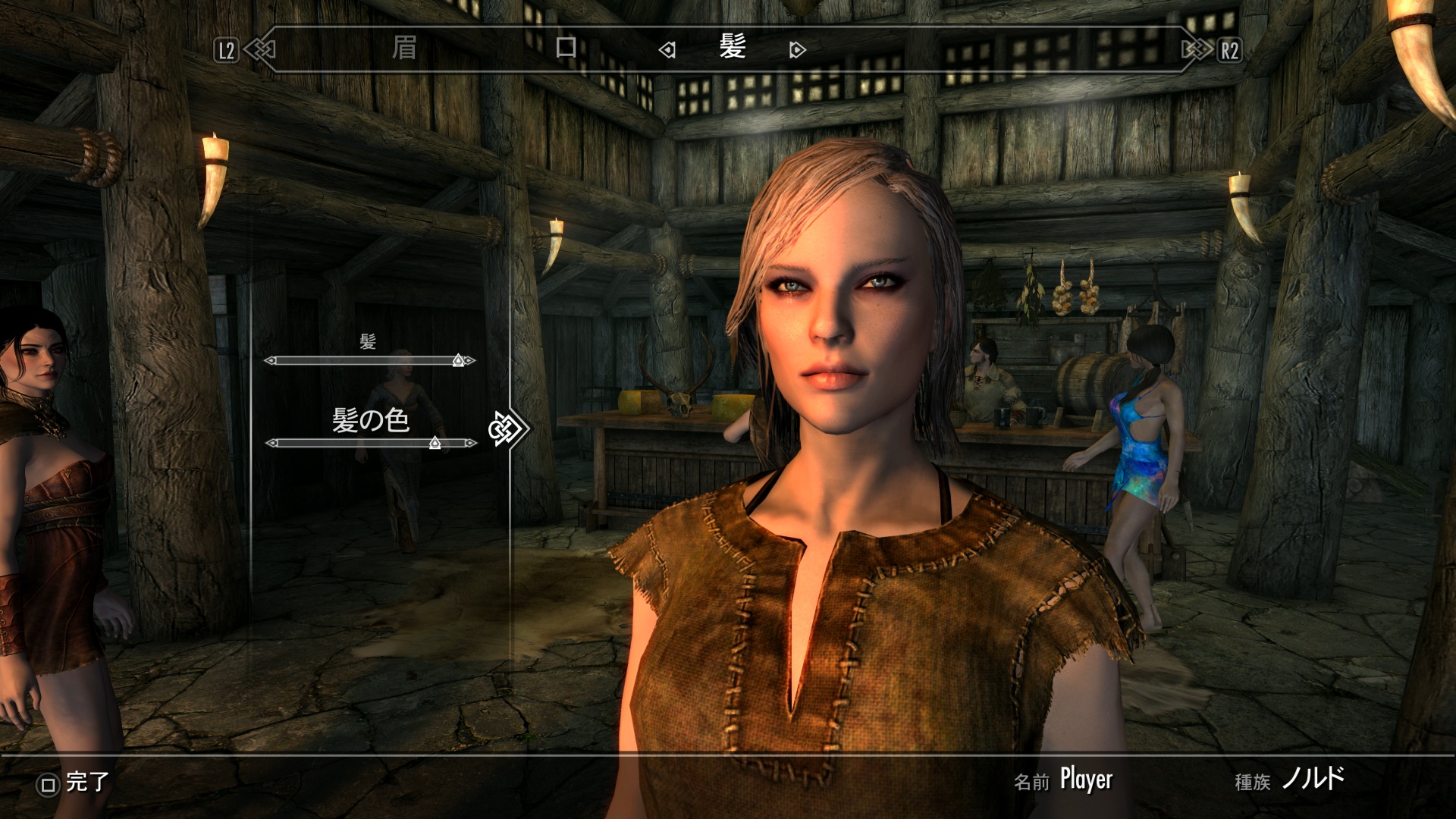The image size is (1456, 819).
Task: Select the 髪の色 menu entry
Action: click(371, 420)
